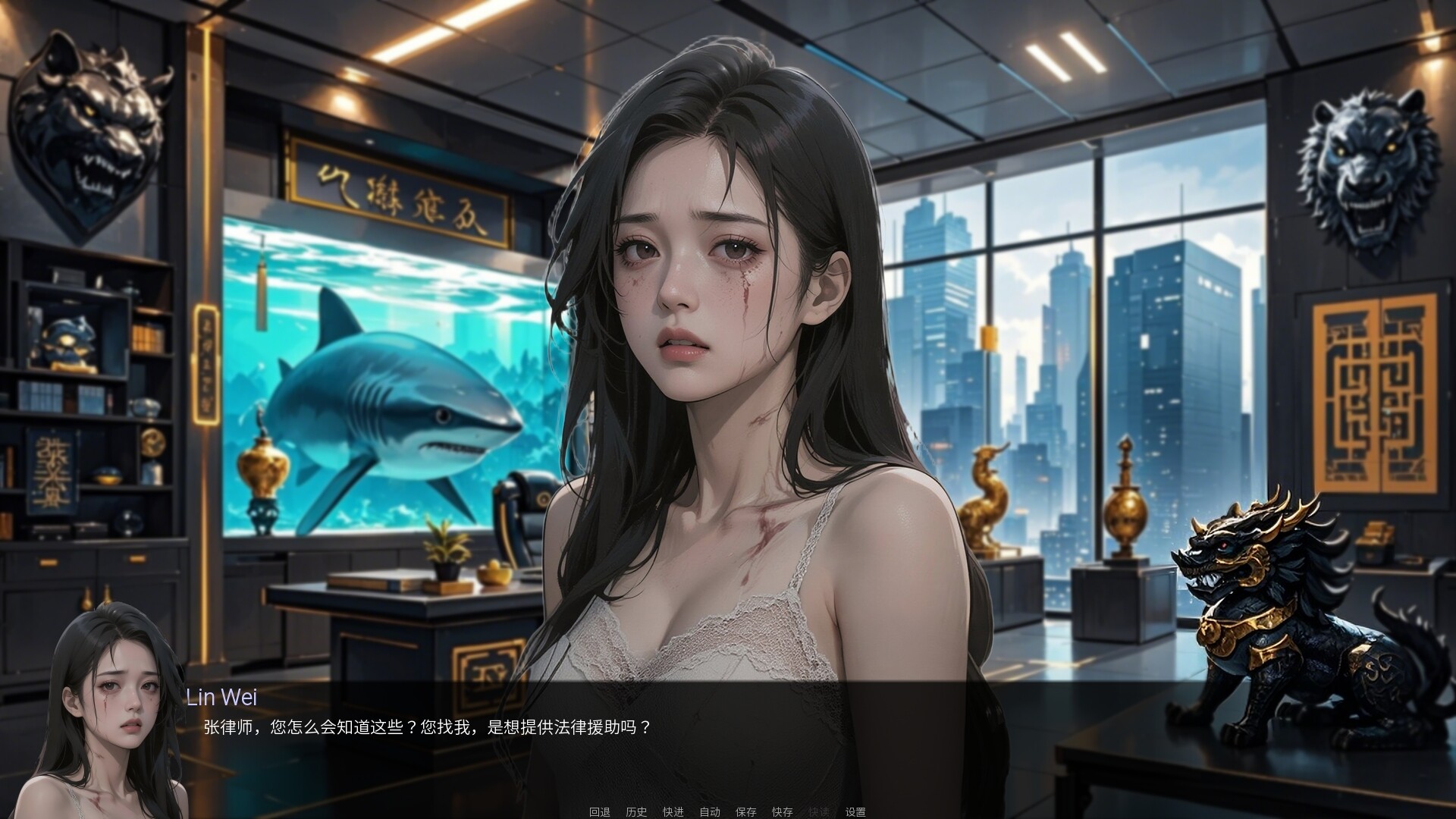
Task: Click the grayed-out 快读 quick load option
Action: coord(819,811)
